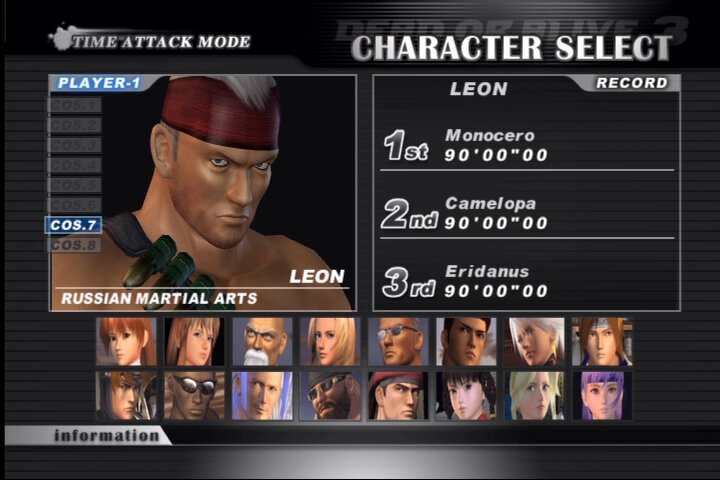The height and width of the screenshot is (480, 720).
Task: Select Kasumi's orange-haired portrait
Action: (126, 341)
